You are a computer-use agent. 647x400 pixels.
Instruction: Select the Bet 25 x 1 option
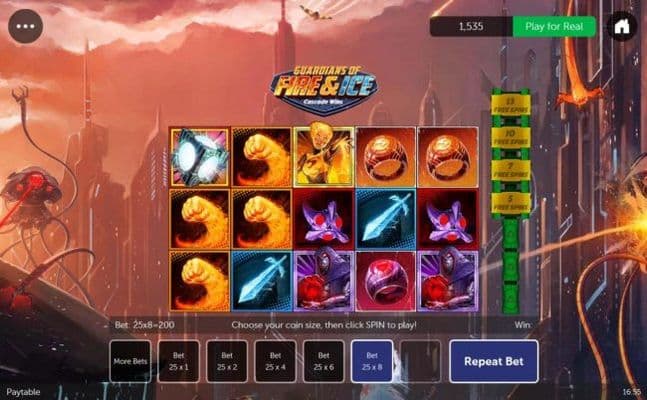[179, 361]
